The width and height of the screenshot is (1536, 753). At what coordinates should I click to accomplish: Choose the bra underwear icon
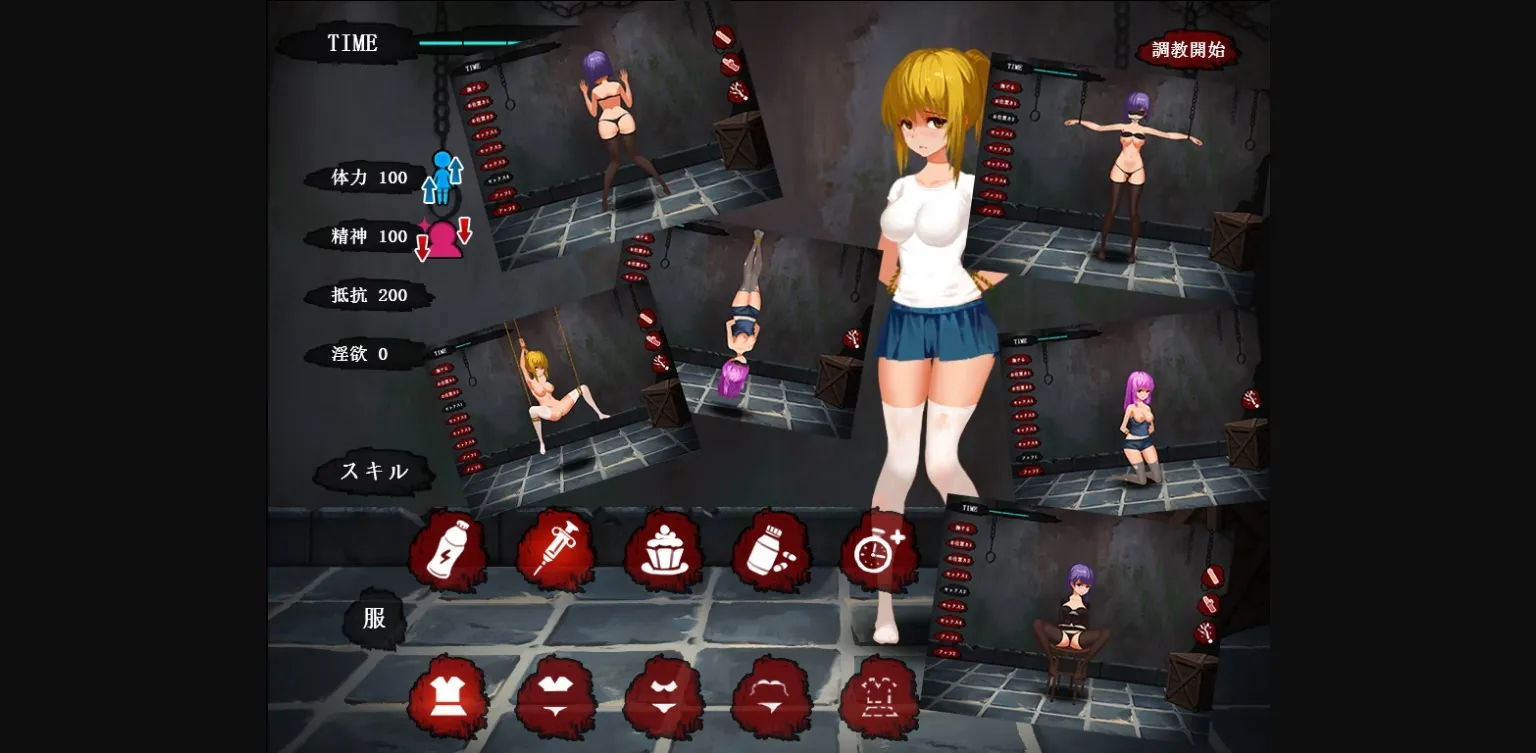click(557, 697)
